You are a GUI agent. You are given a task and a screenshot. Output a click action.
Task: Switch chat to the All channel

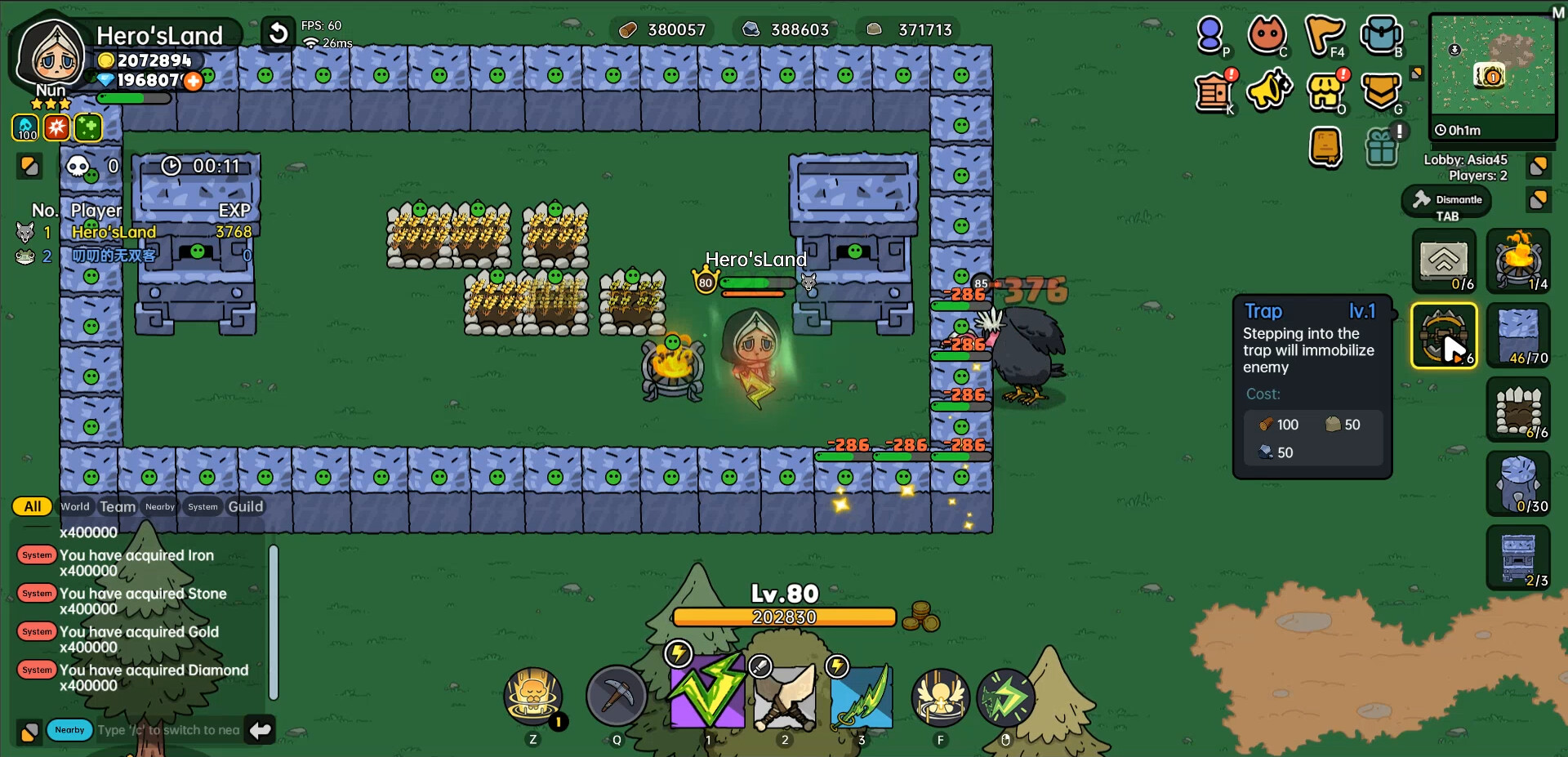click(x=31, y=506)
